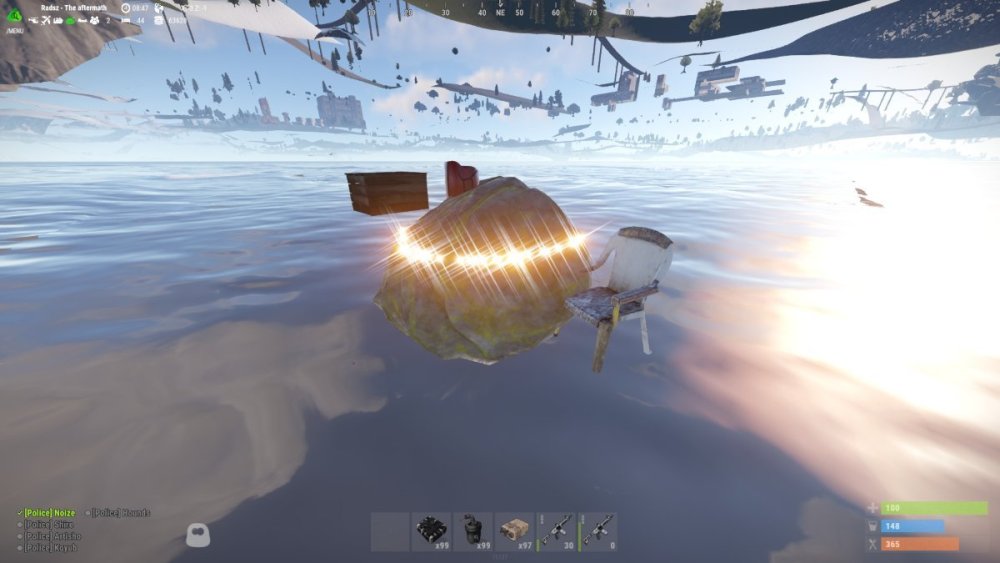Select the tan block item with x97
The height and width of the screenshot is (563, 1000).
514,531
